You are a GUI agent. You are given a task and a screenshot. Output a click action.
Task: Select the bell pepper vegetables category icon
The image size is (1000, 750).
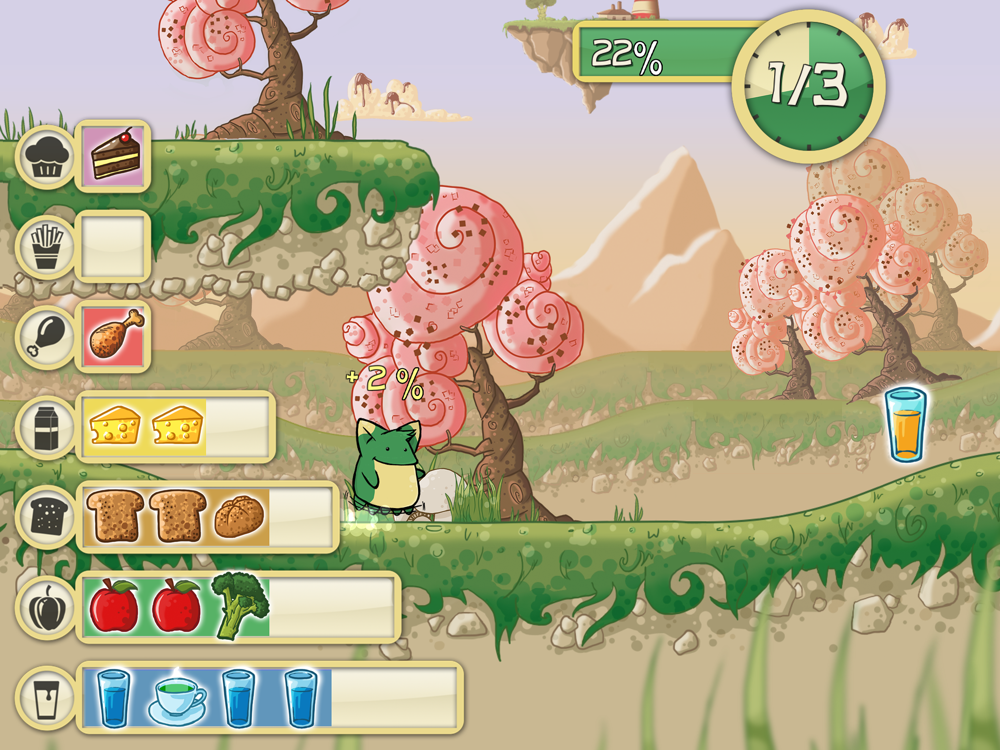coord(46,607)
